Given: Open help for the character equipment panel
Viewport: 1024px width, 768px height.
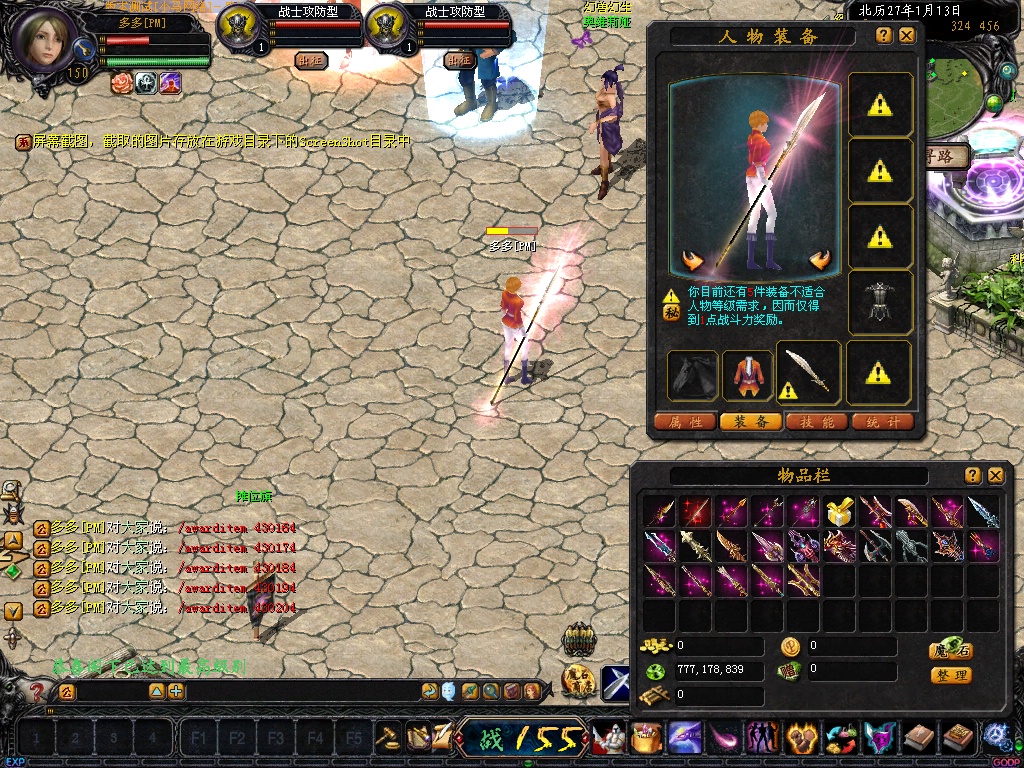Looking at the screenshot, I should click(884, 35).
